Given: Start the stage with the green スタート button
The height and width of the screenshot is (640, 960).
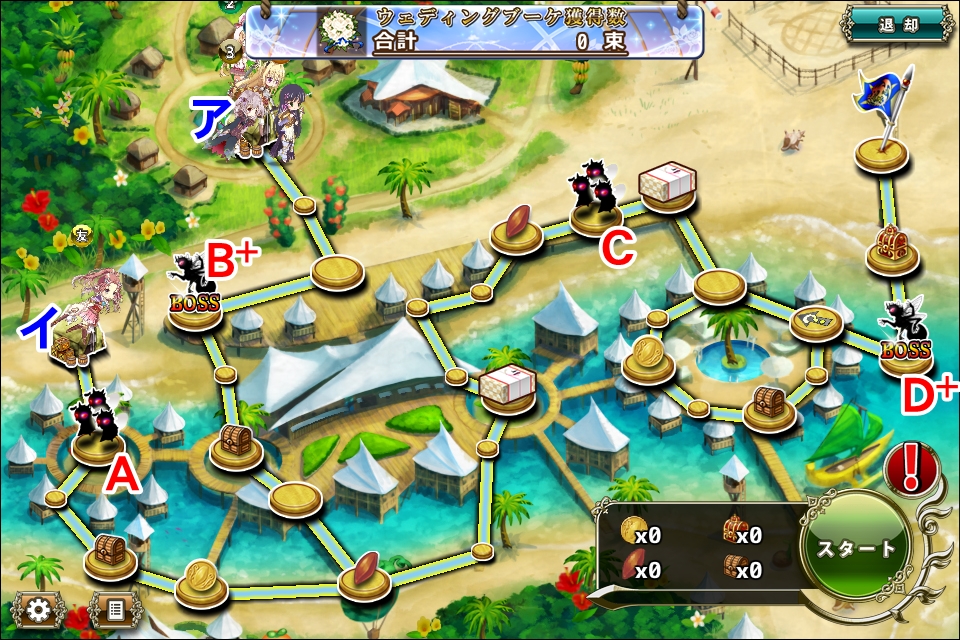Looking at the screenshot, I should (856, 548).
